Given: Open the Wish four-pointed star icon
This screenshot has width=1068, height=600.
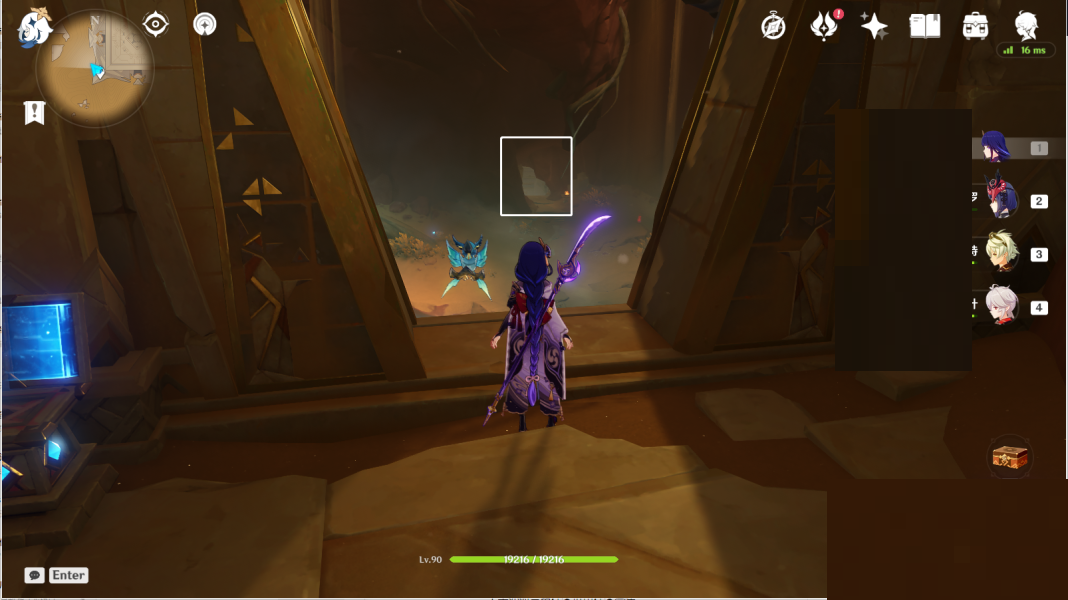Looking at the screenshot, I should coord(874,27).
